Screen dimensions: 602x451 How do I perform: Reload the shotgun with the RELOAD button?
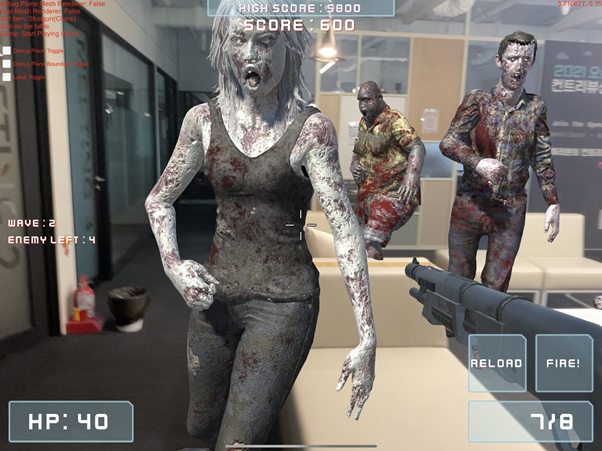pos(497,363)
